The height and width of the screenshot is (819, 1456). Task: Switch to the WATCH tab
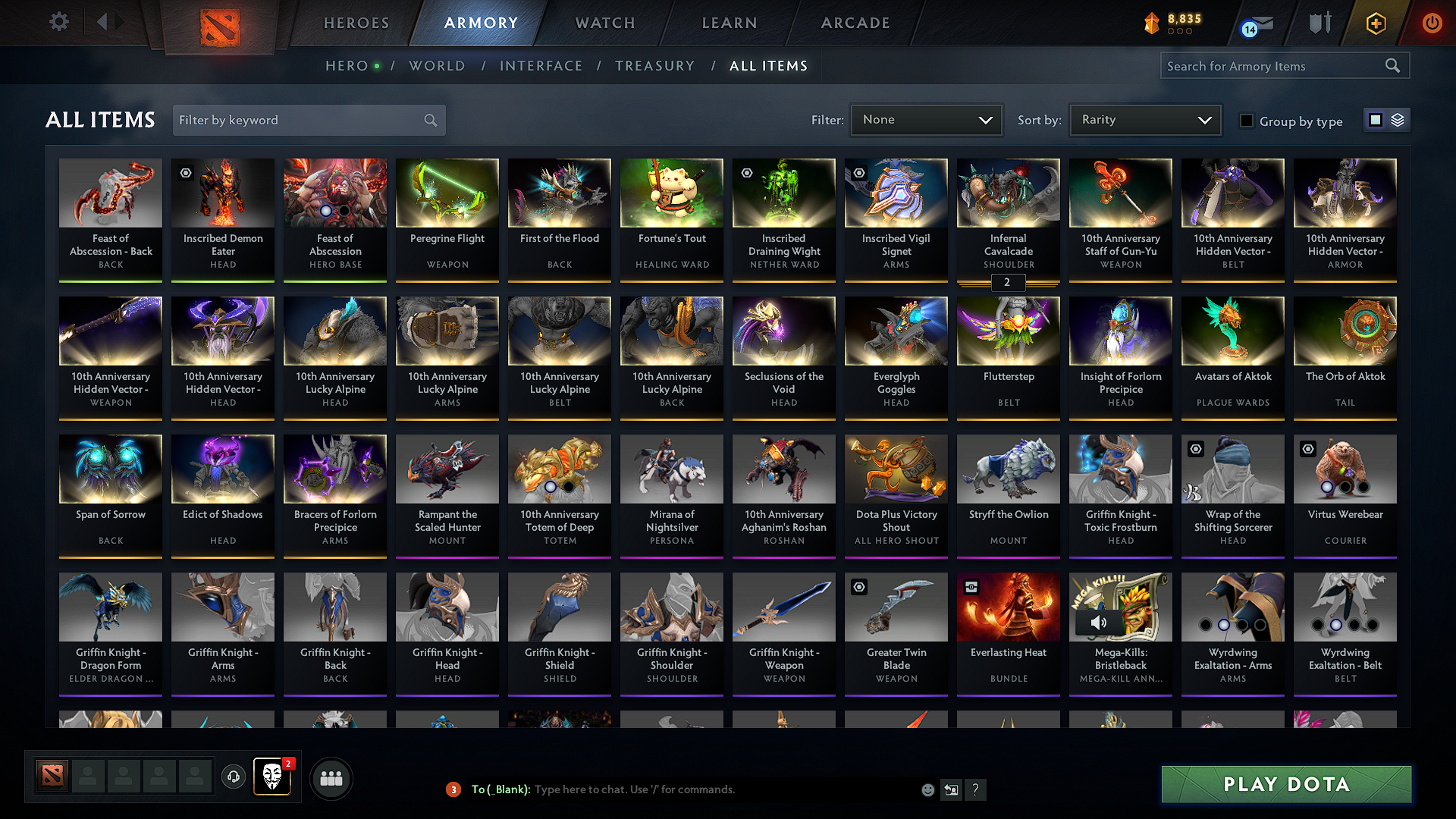[x=604, y=23]
